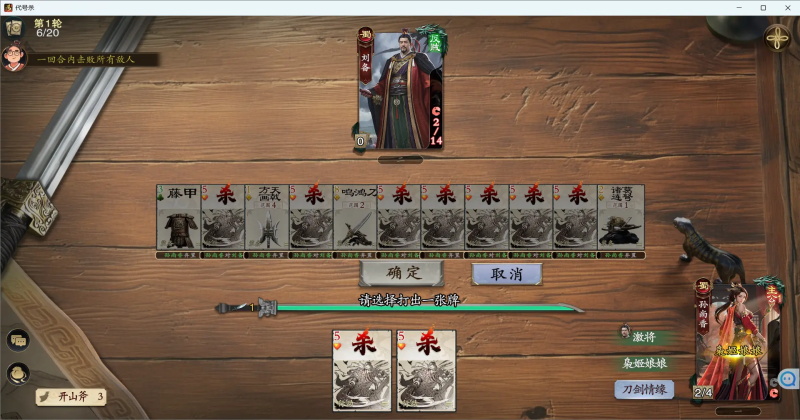Pick the 鸣鸿刀 blade card

point(354,217)
